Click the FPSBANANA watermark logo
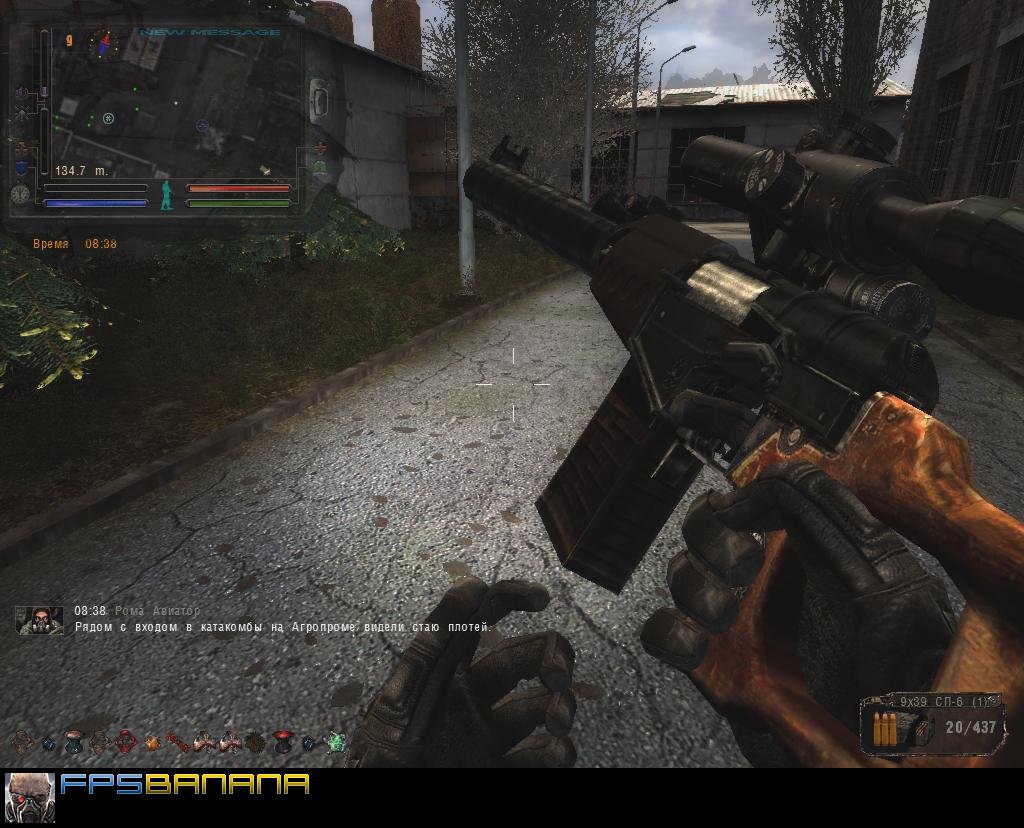 coord(185,784)
